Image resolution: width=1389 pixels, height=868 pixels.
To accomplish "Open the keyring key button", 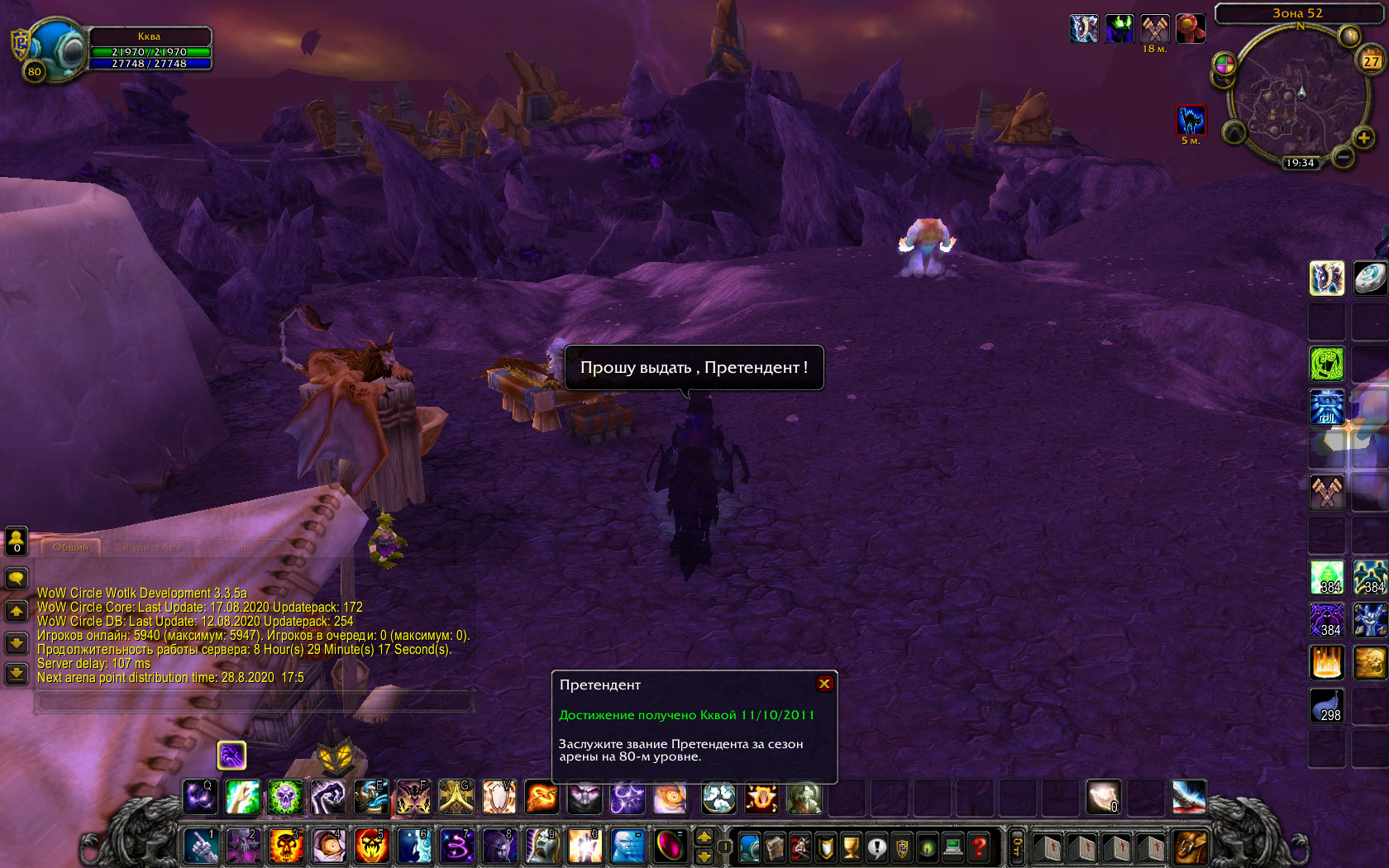I will (x=1018, y=847).
